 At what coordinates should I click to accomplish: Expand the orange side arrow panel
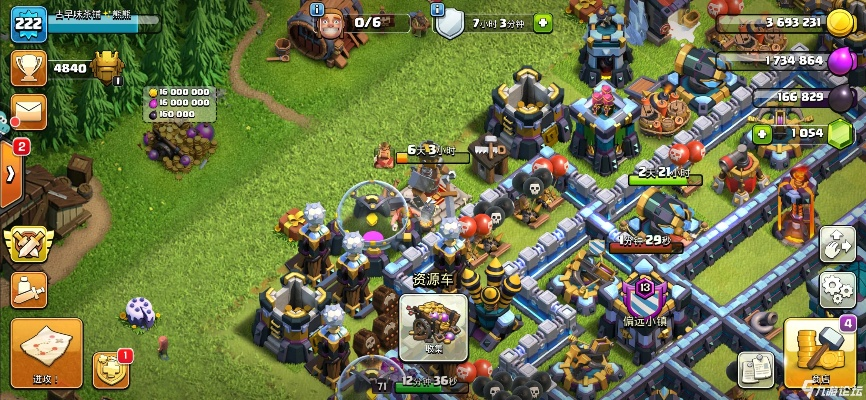tap(10, 172)
